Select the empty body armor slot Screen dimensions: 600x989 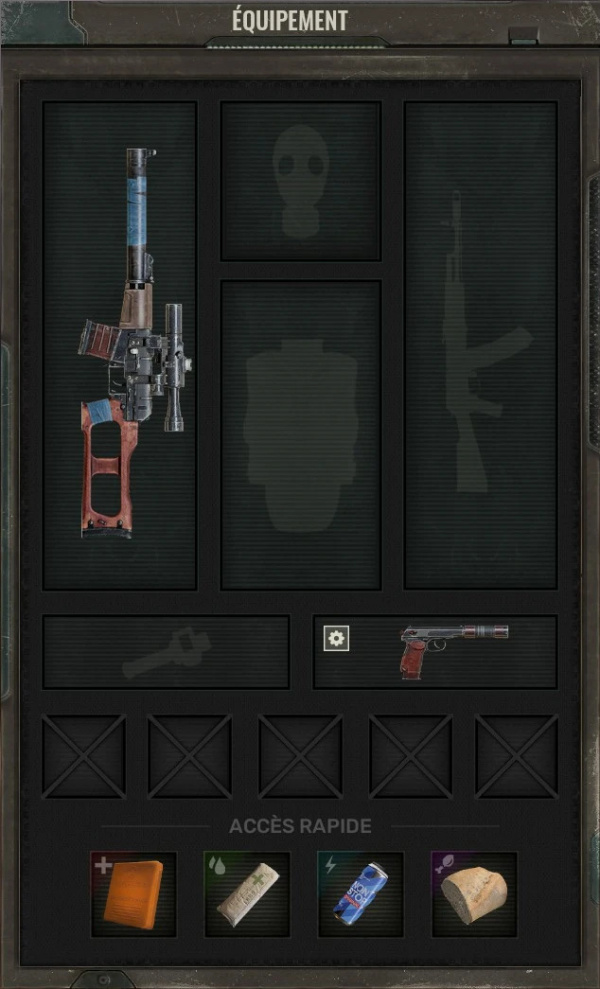click(x=300, y=435)
